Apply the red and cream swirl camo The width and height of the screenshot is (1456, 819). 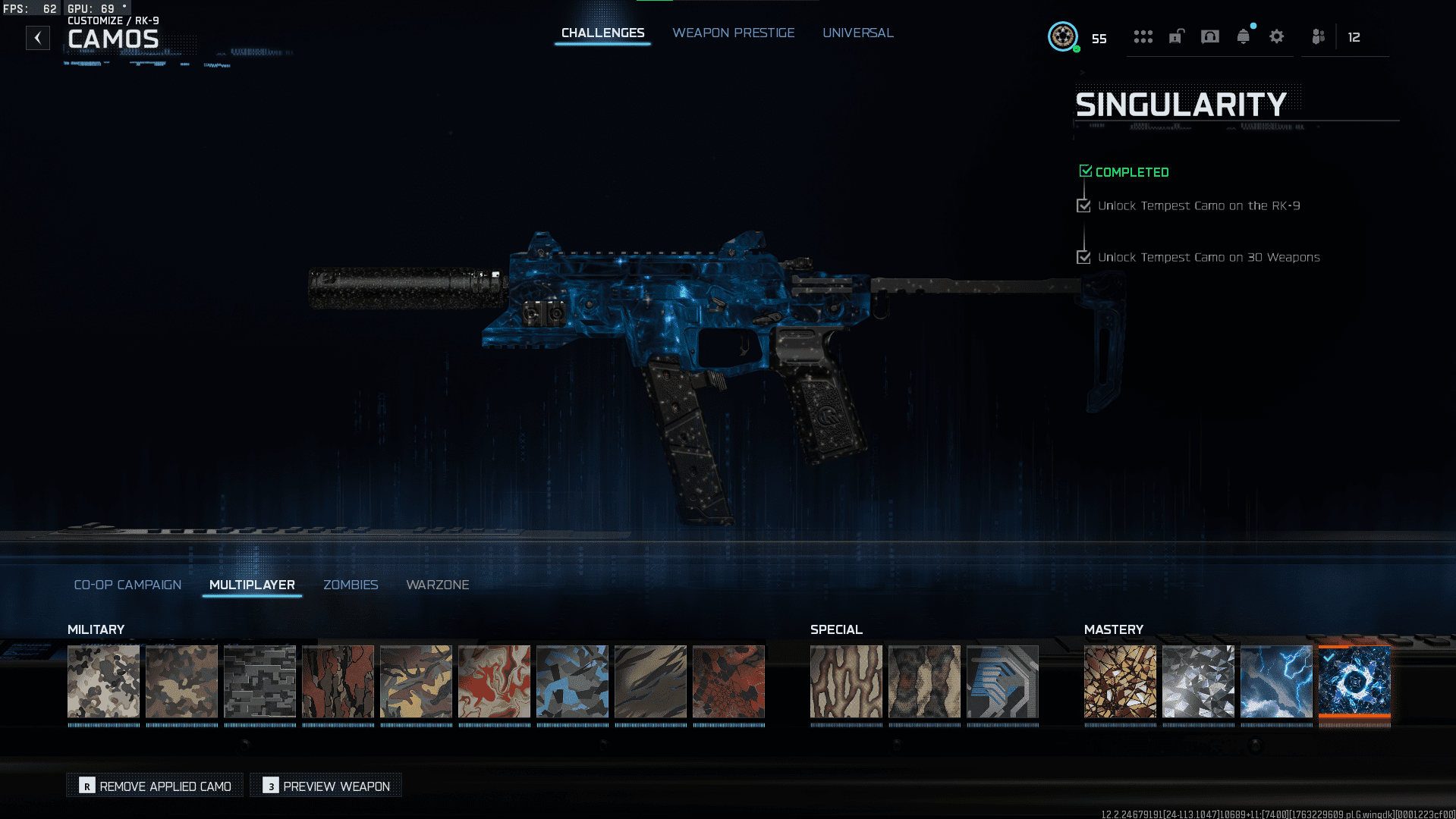pos(494,681)
